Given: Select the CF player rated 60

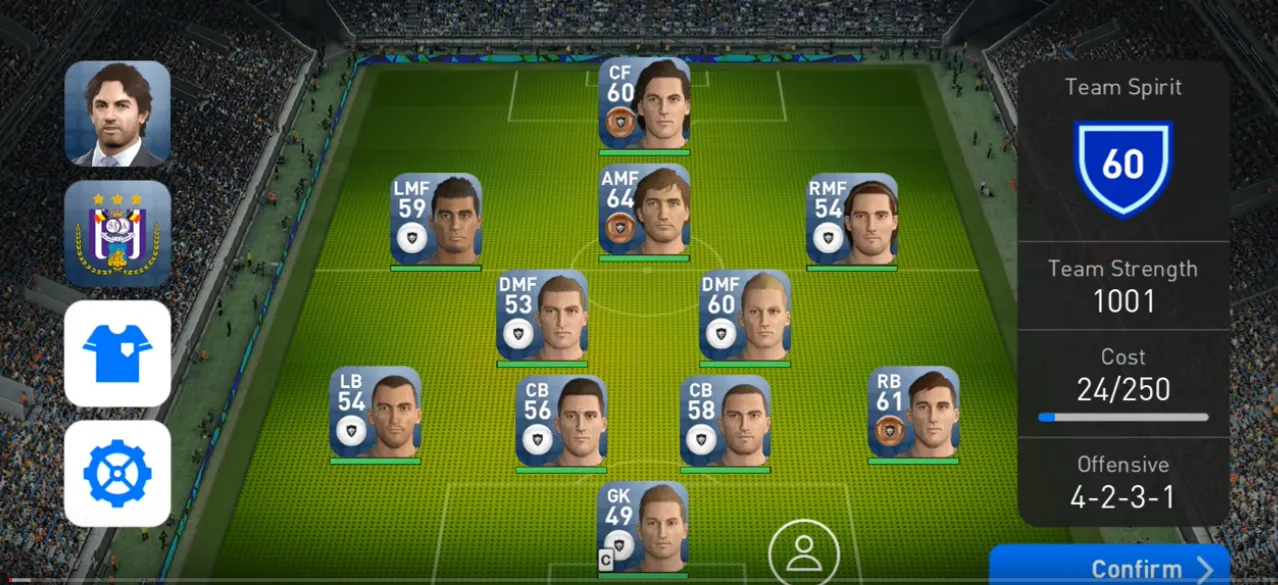Looking at the screenshot, I should point(644,103).
